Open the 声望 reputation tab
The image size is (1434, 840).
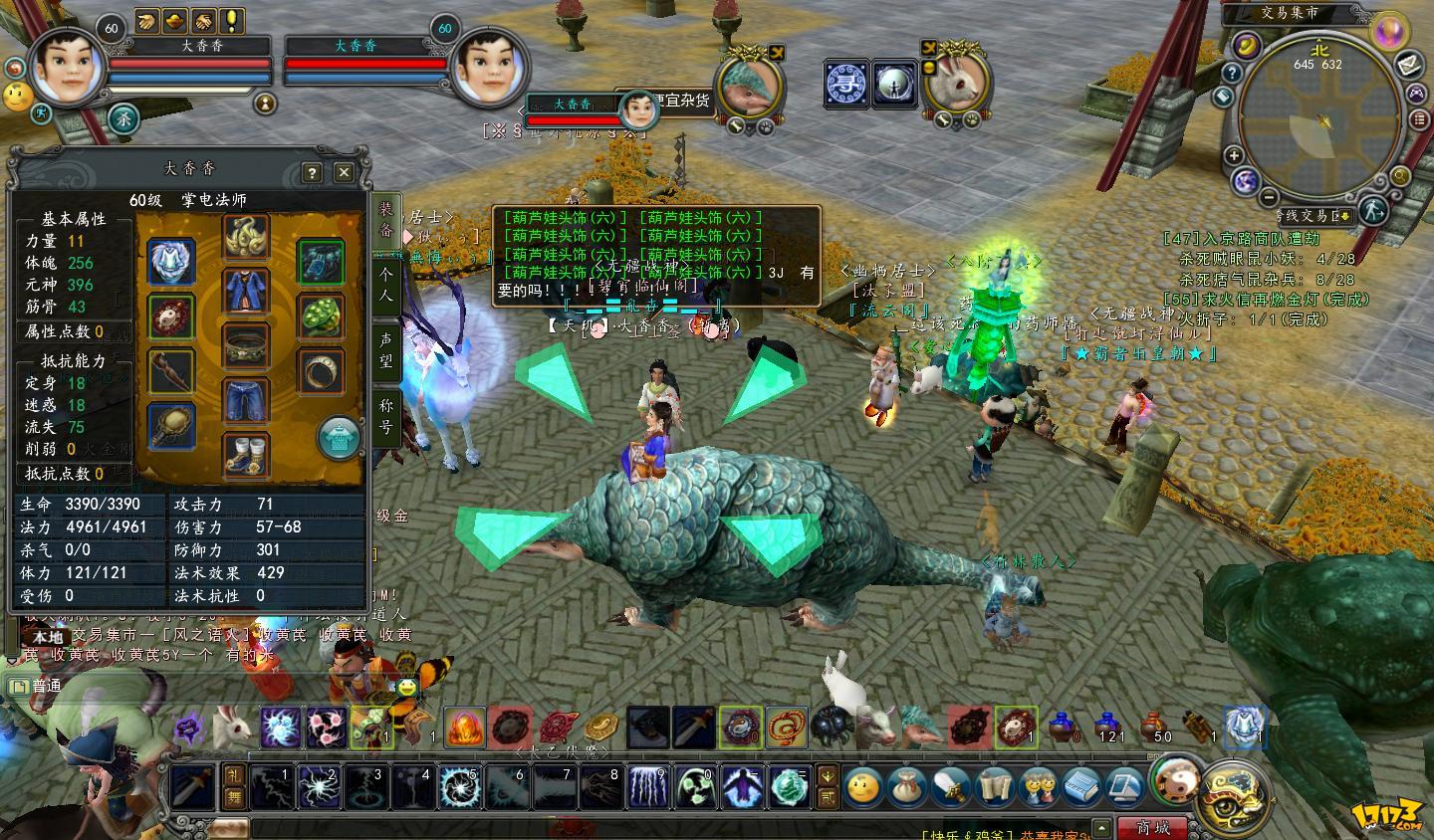(x=386, y=349)
